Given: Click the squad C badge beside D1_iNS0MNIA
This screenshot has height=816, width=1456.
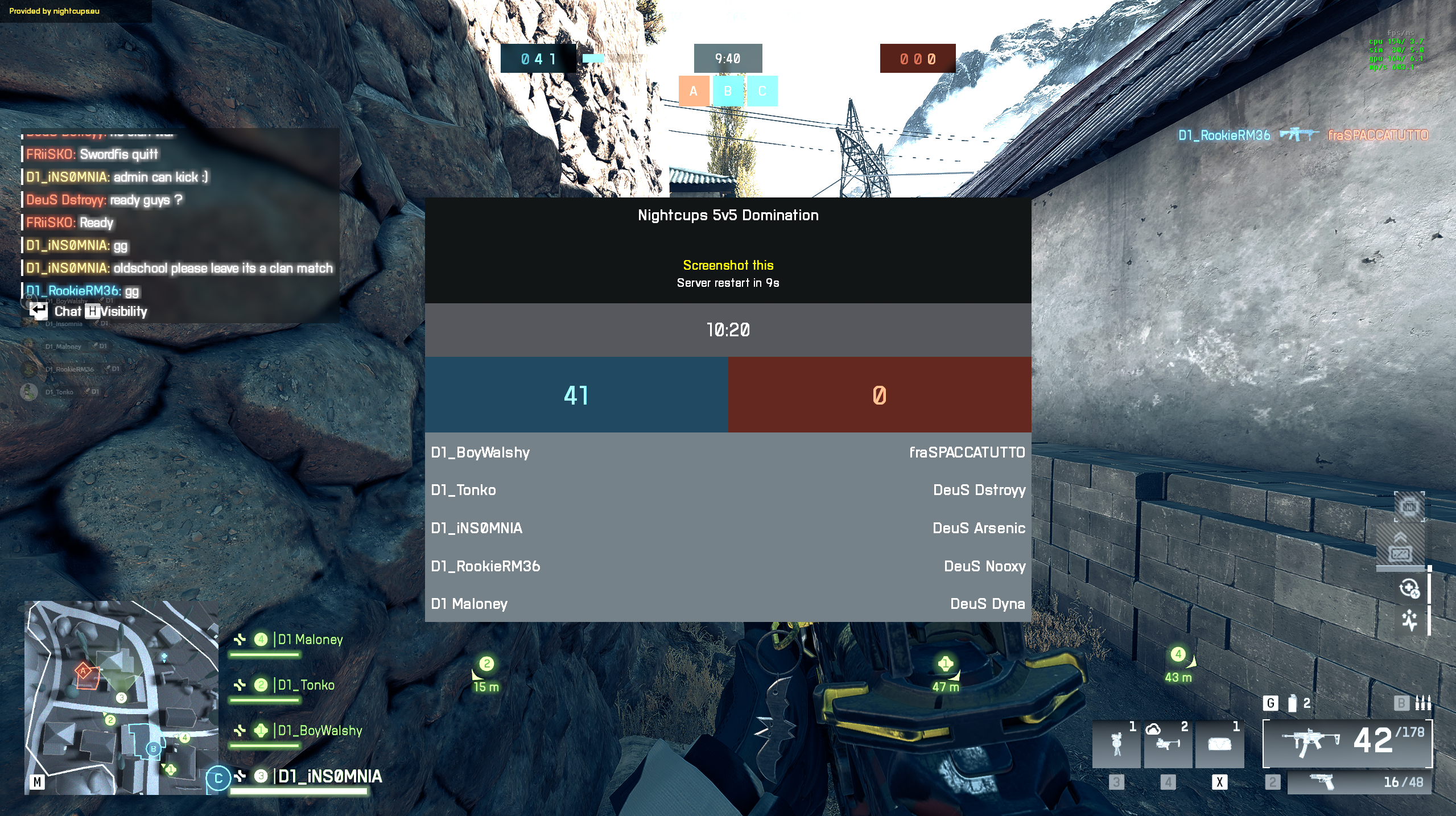Looking at the screenshot, I should tap(218, 778).
